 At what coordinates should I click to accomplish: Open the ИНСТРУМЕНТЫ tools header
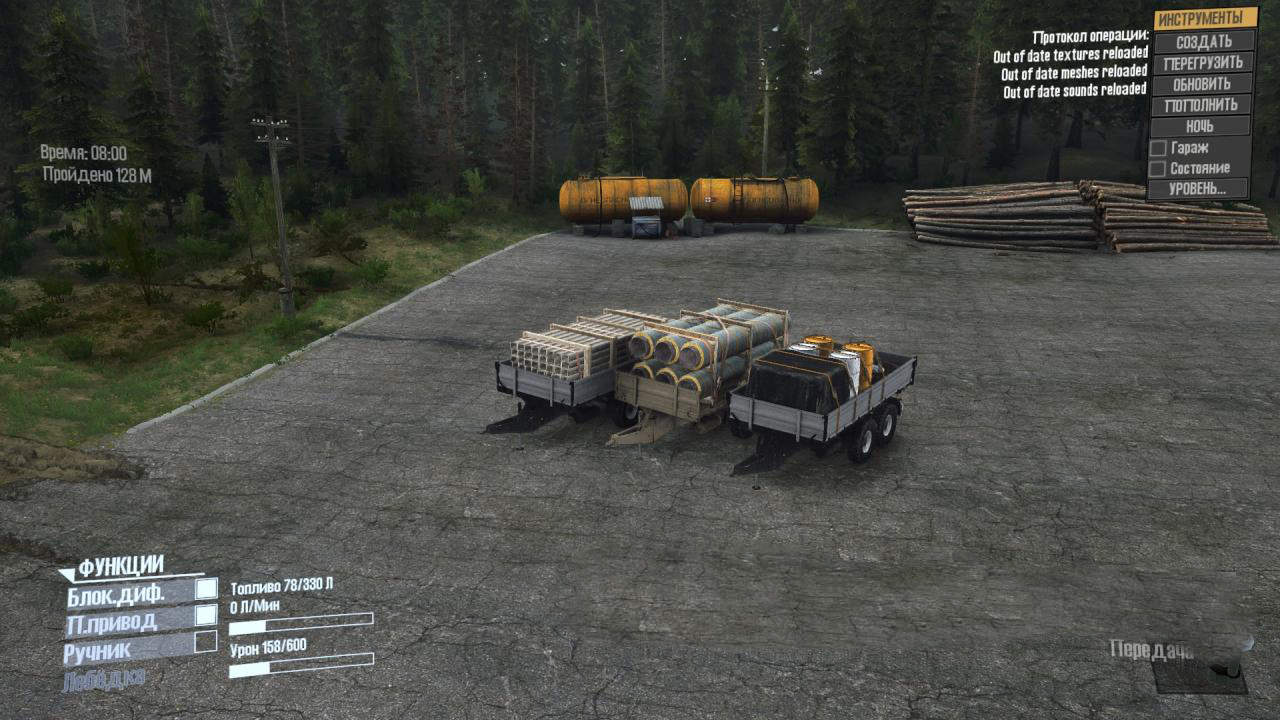click(1204, 19)
